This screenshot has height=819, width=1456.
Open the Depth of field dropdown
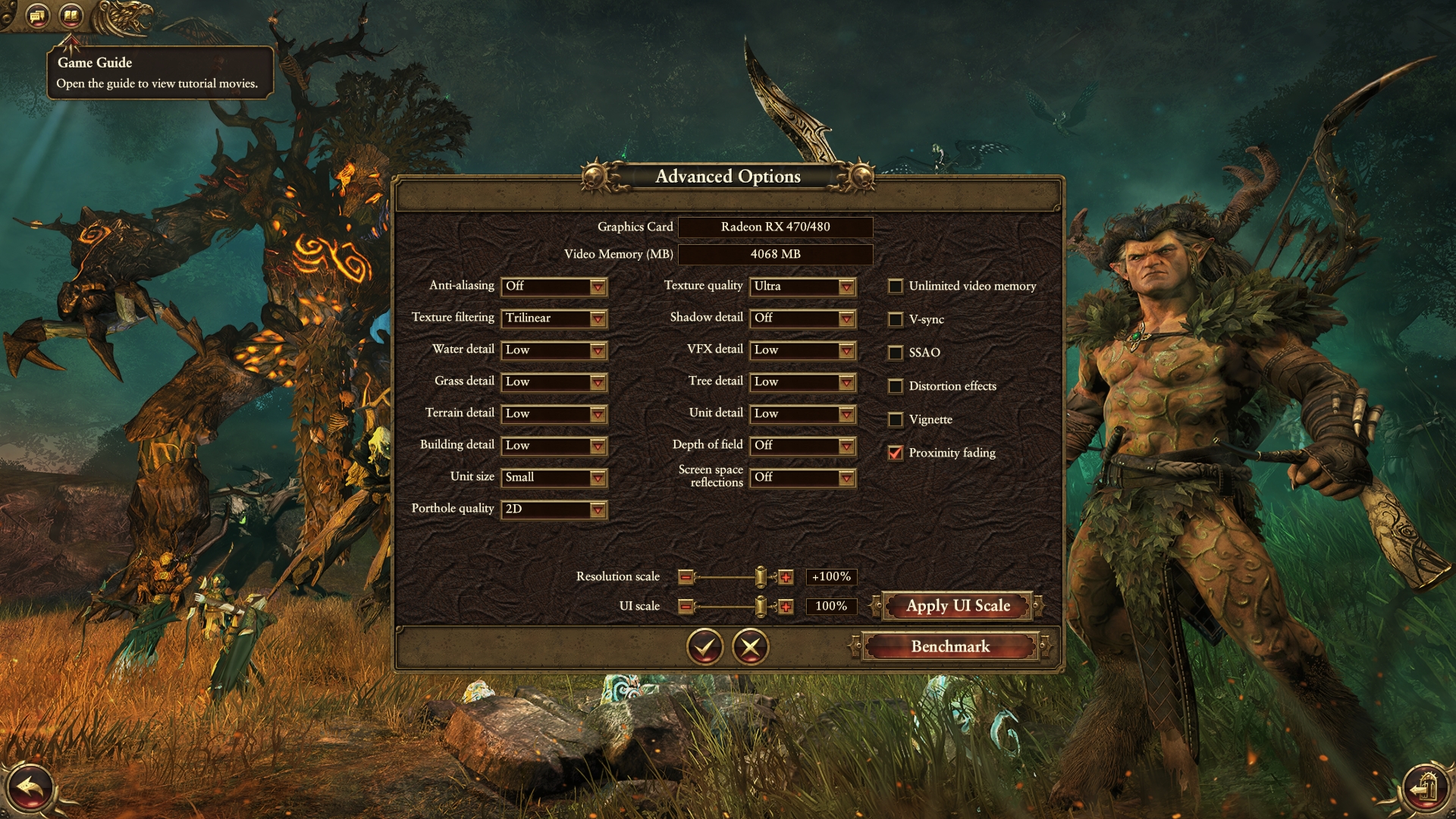click(x=802, y=446)
